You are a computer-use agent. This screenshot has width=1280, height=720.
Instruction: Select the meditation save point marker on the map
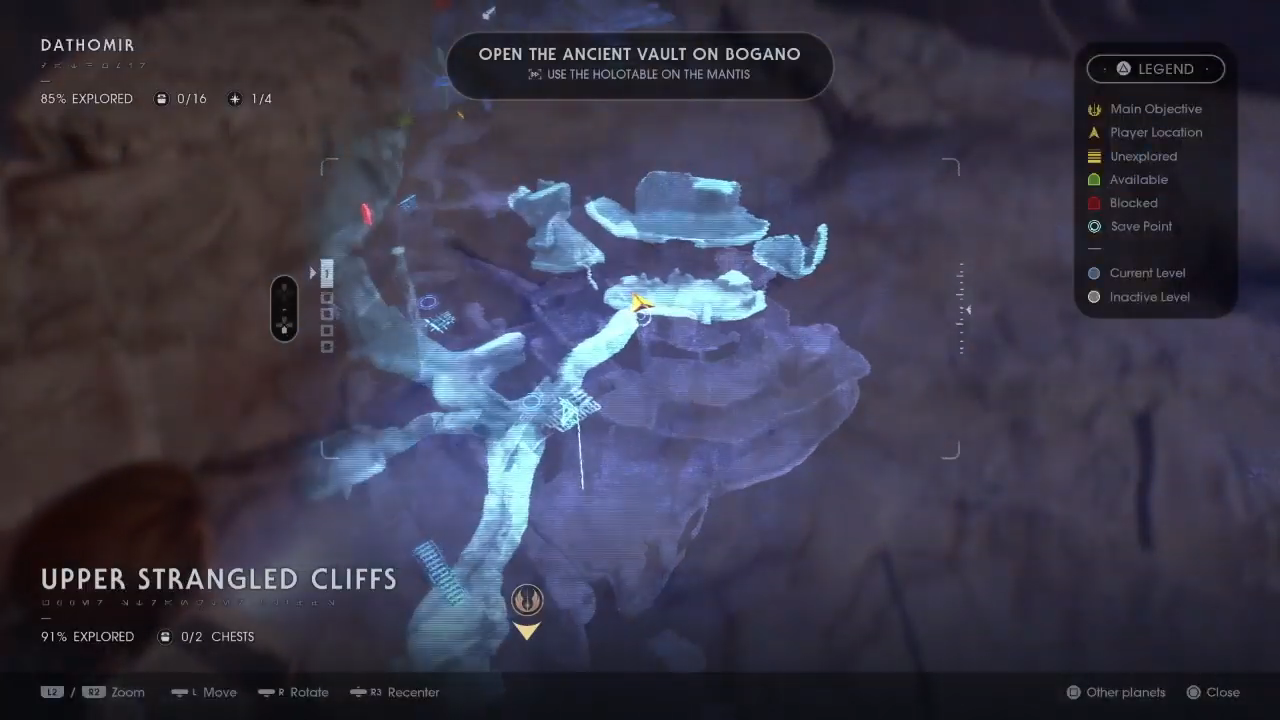pos(527,599)
